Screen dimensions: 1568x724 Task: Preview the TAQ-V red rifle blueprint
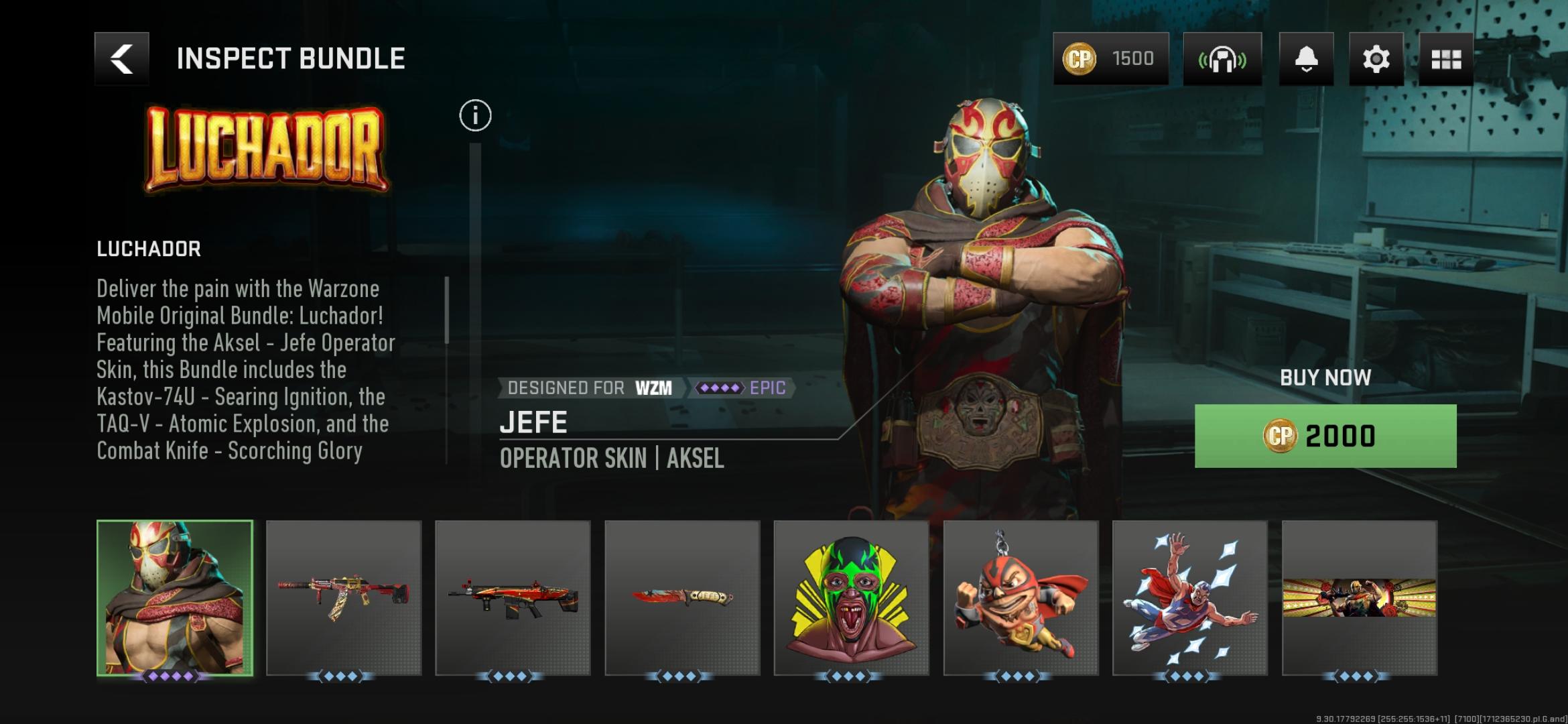tap(513, 597)
